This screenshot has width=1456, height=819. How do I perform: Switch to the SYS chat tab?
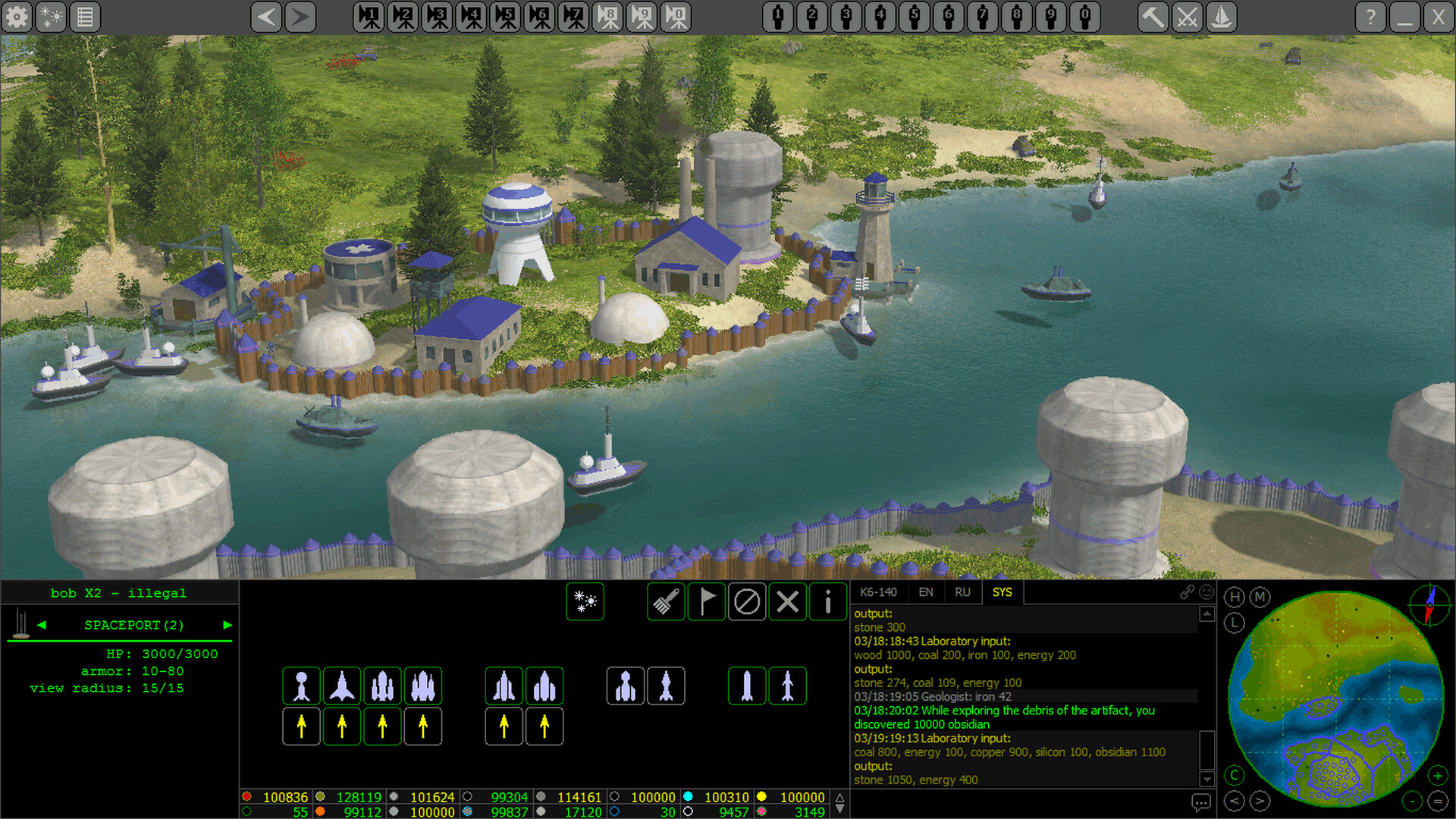pos(1002,592)
